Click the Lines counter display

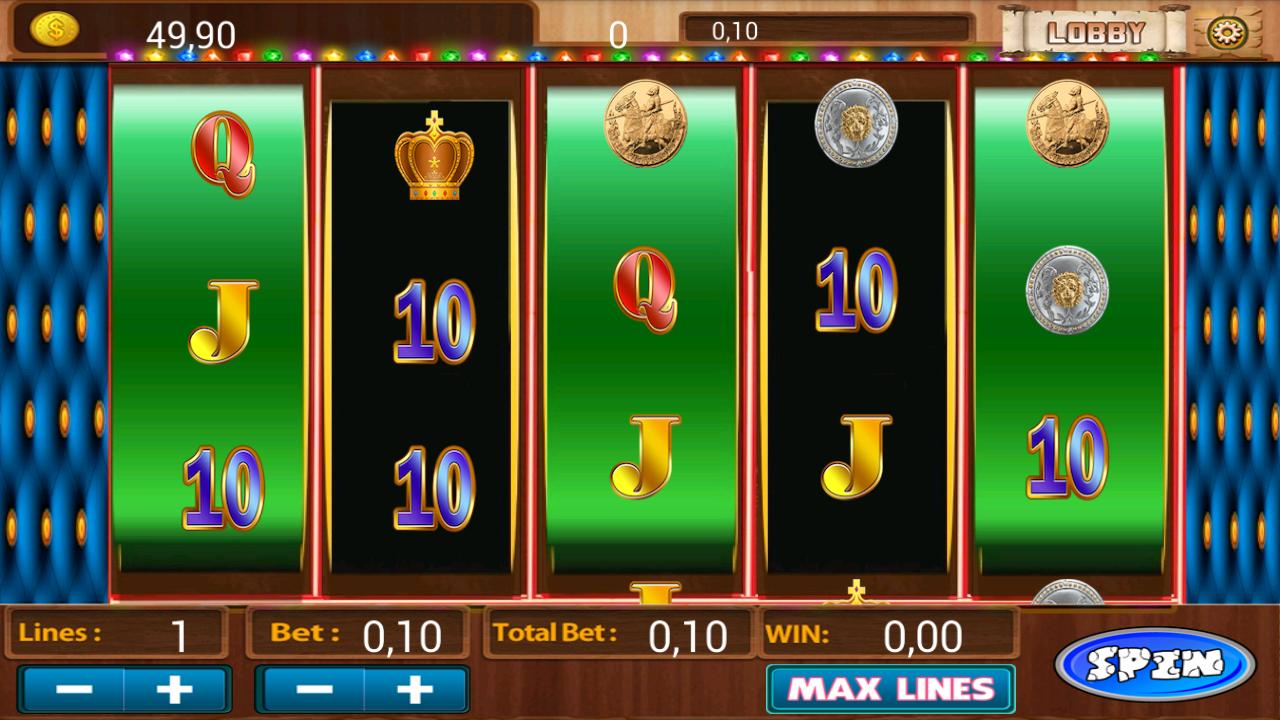(x=113, y=633)
